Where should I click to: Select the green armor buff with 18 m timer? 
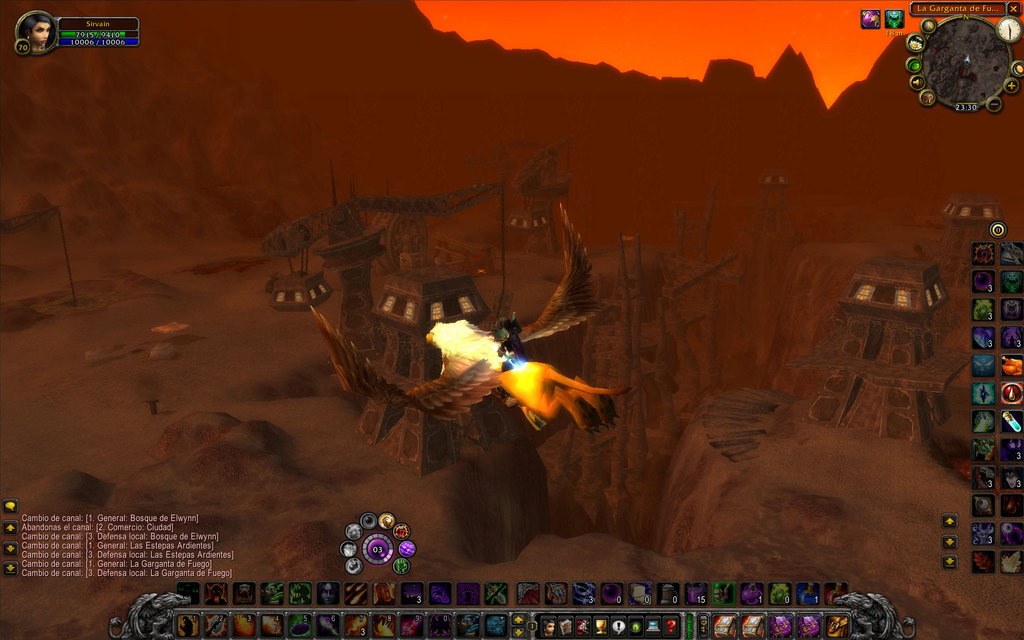pyautogui.click(x=894, y=19)
